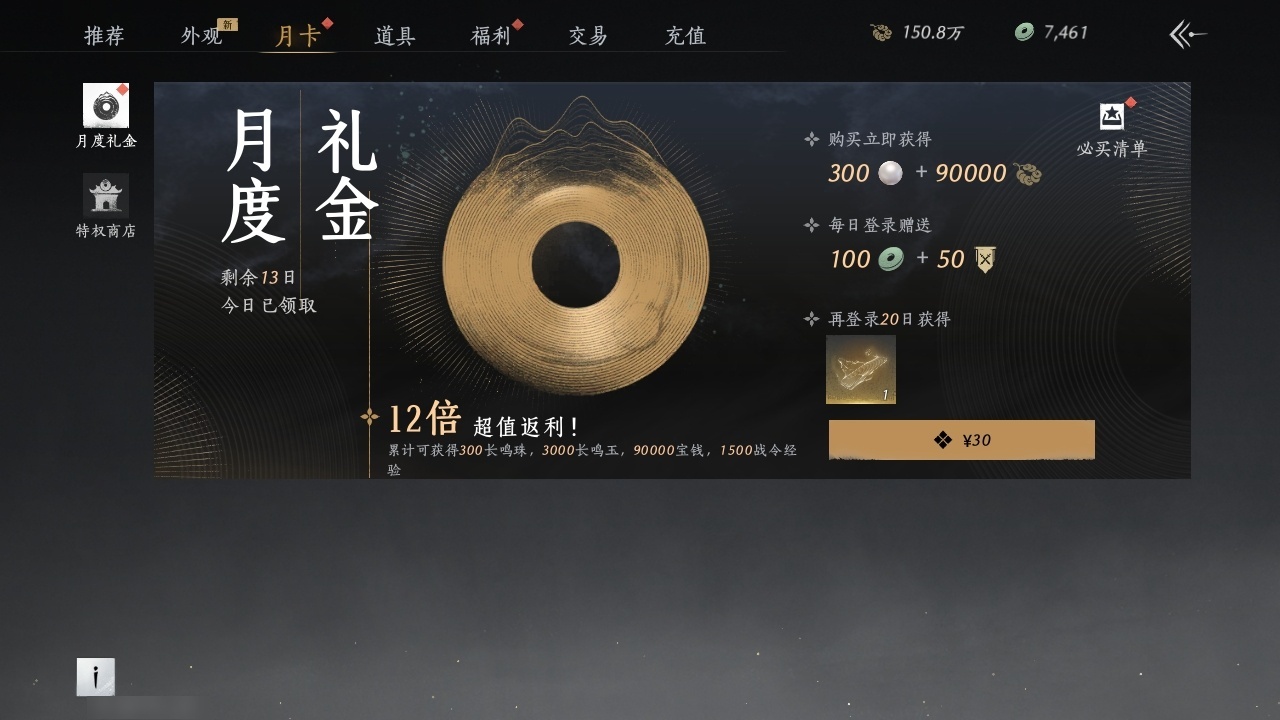Open the 必买清单 must-buy list
1280x720 pixels.
coord(1112,129)
